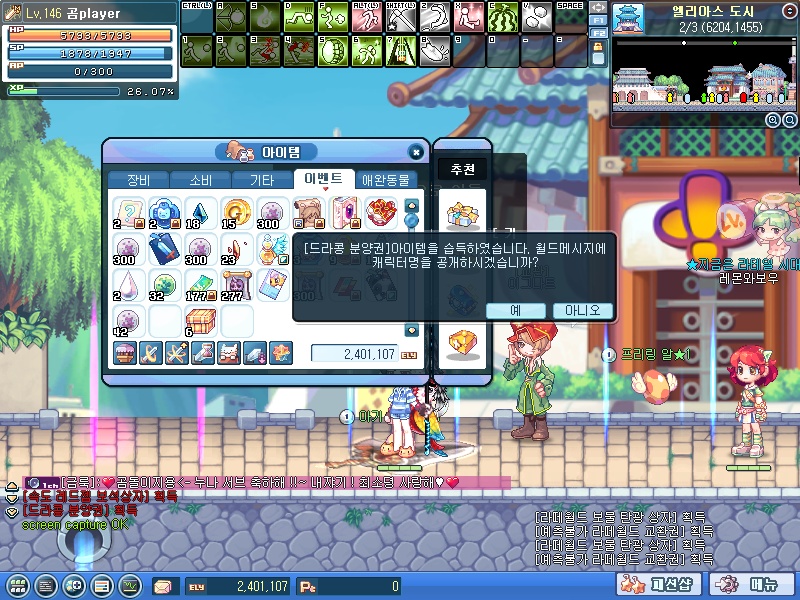The image size is (800, 600).
Task: Select the 기타 misc tab
Action: pos(262,181)
